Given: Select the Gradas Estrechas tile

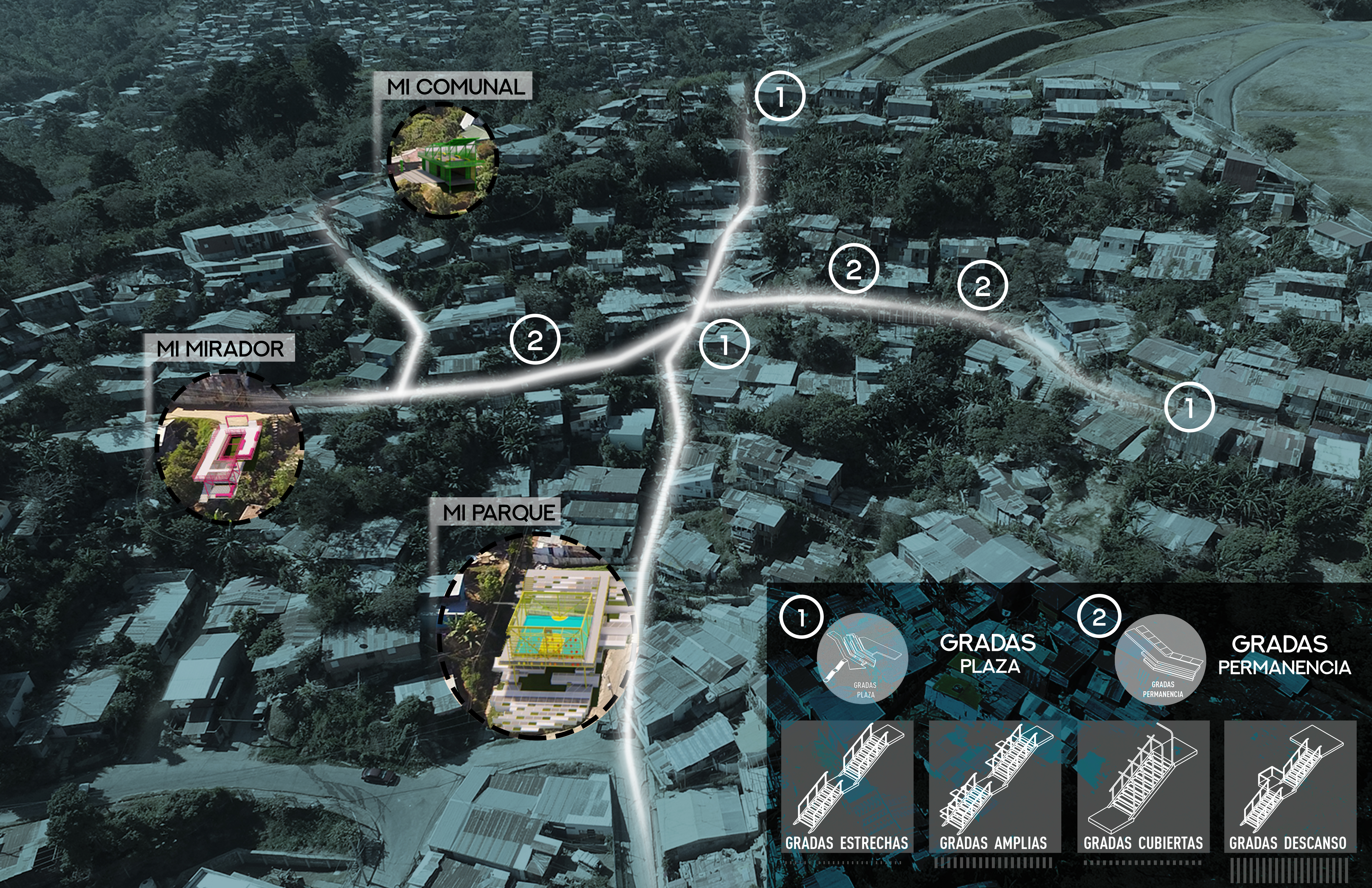Looking at the screenshot, I should click(847, 787).
